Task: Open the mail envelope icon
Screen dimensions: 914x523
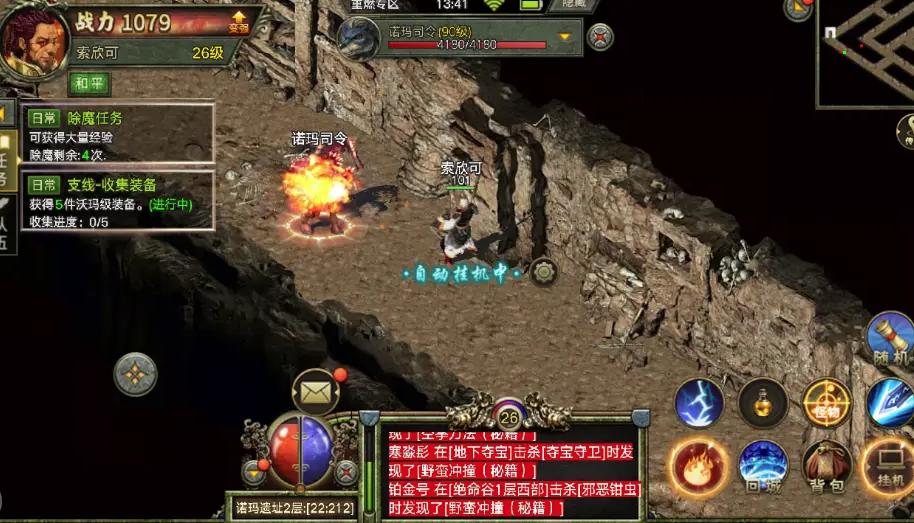Action: [315, 393]
